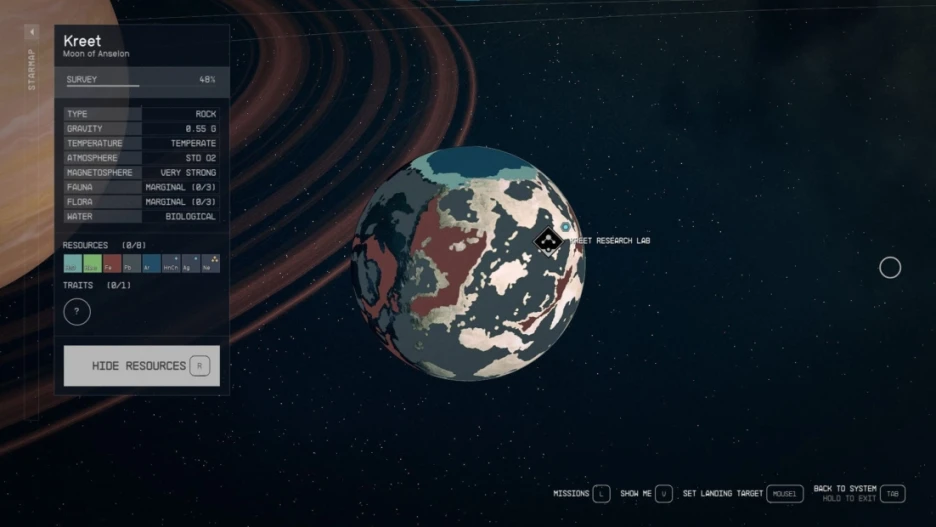Viewport: 936px width, 527px height.
Task: Select the HnCn alkanes resource tile
Action: 171,264
